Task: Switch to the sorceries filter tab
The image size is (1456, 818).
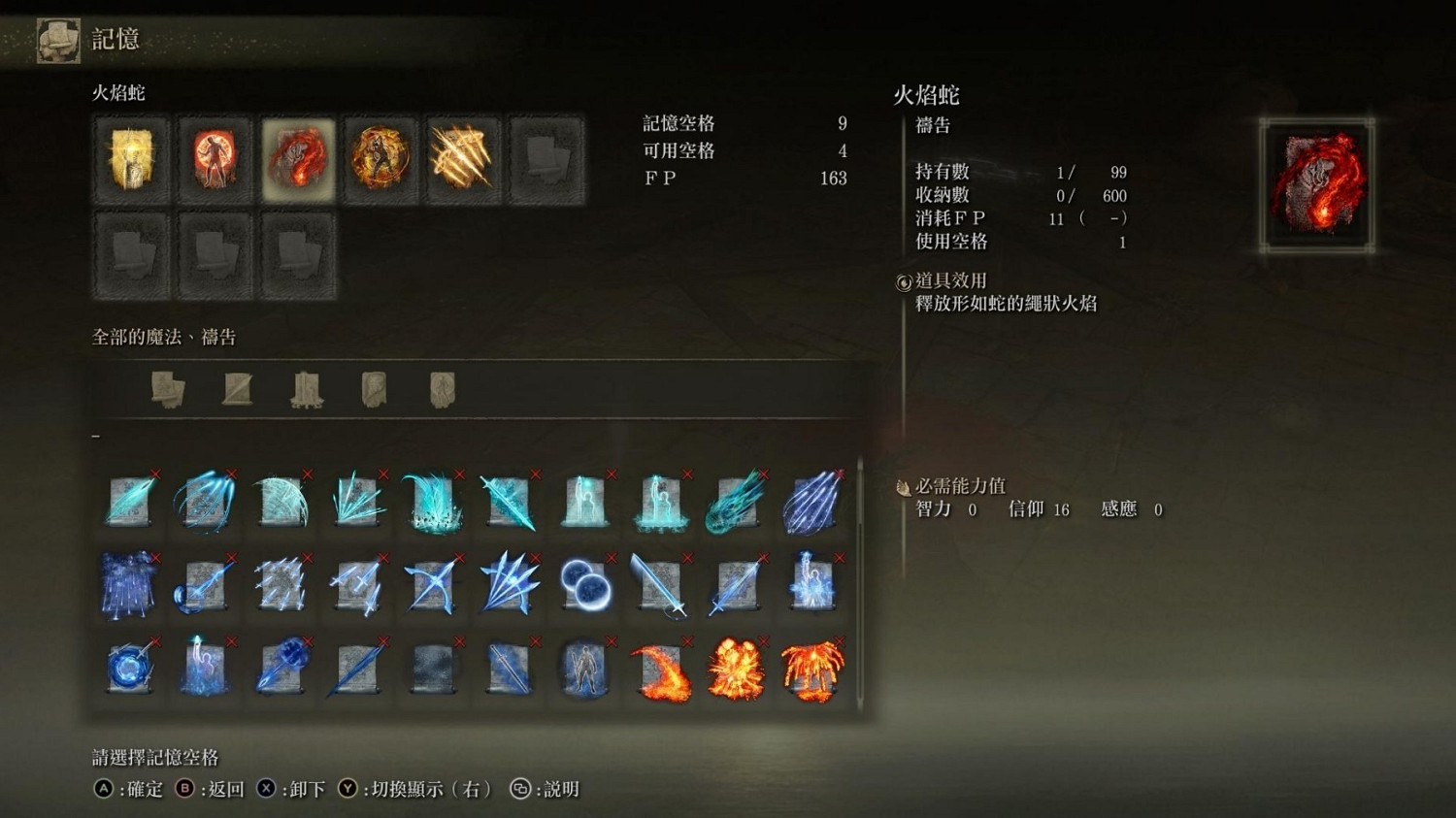Action: tap(238, 386)
